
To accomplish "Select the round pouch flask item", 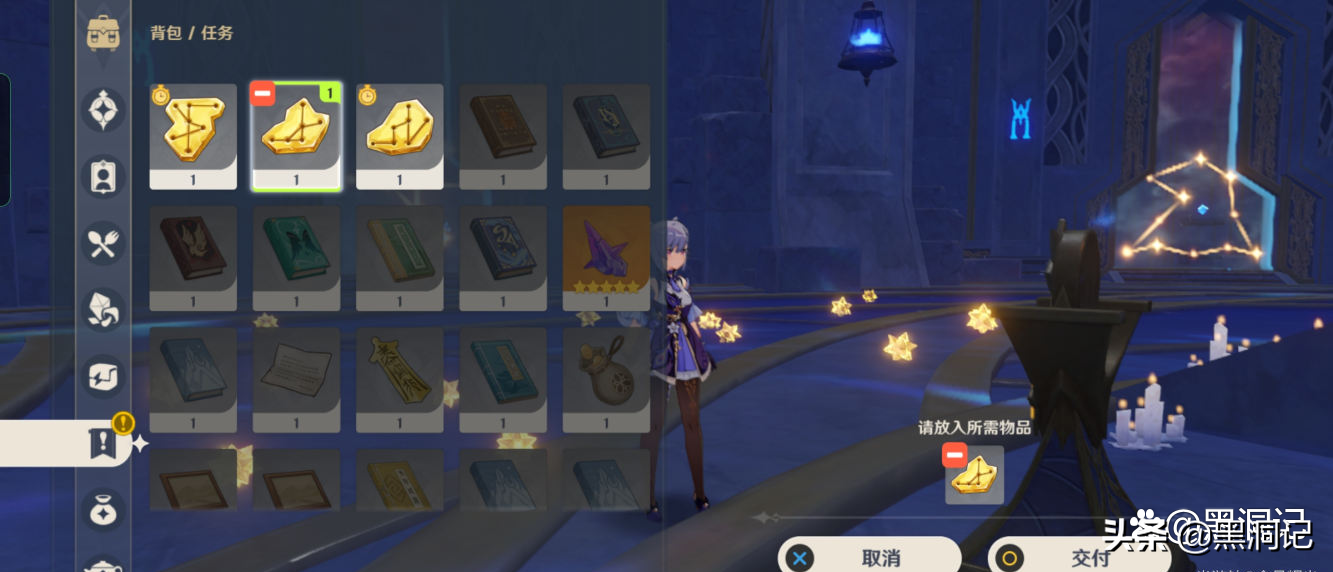I will pos(606,379).
